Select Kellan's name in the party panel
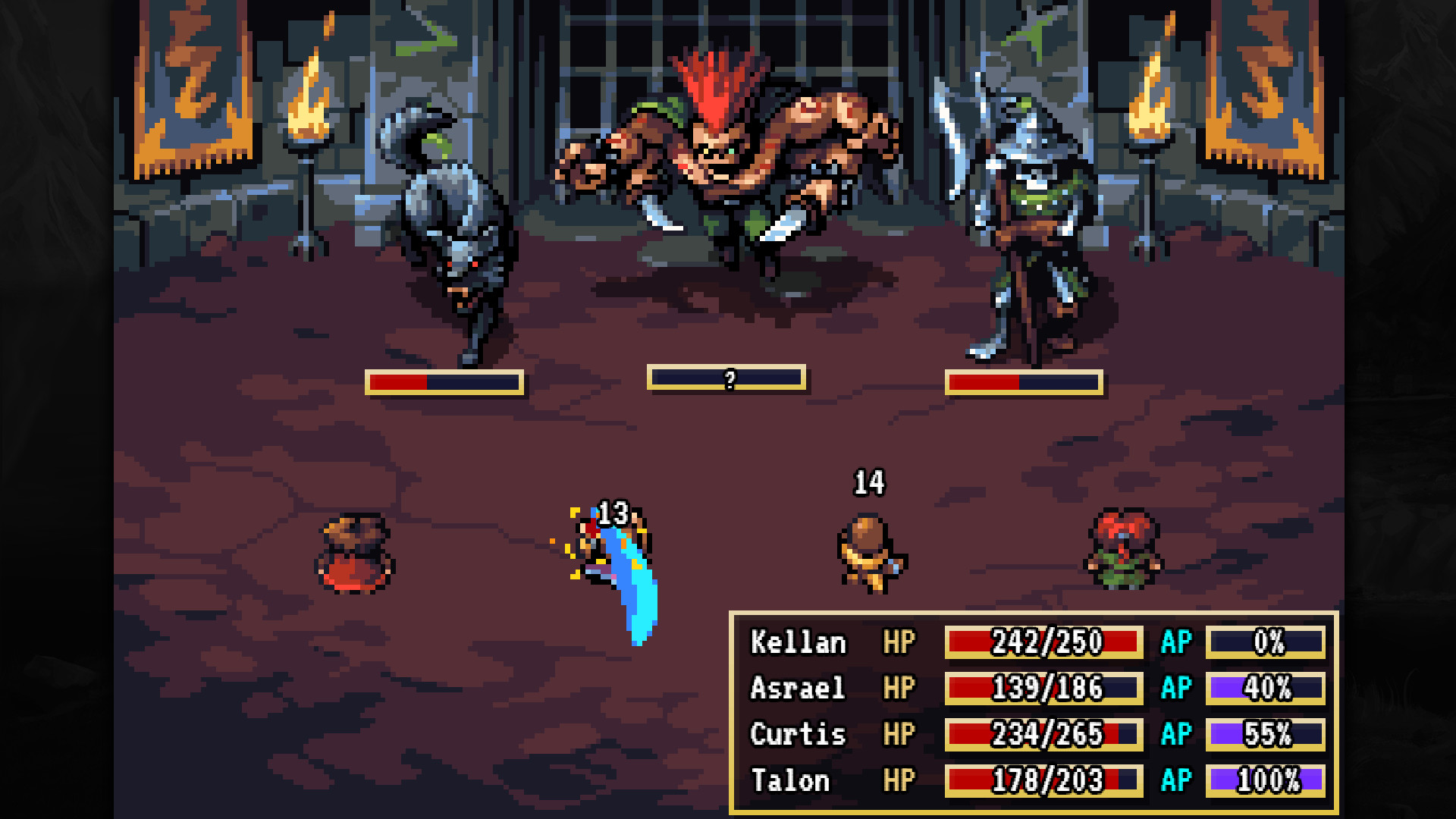Viewport: 1456px width, 819px height. click(798, 642)
